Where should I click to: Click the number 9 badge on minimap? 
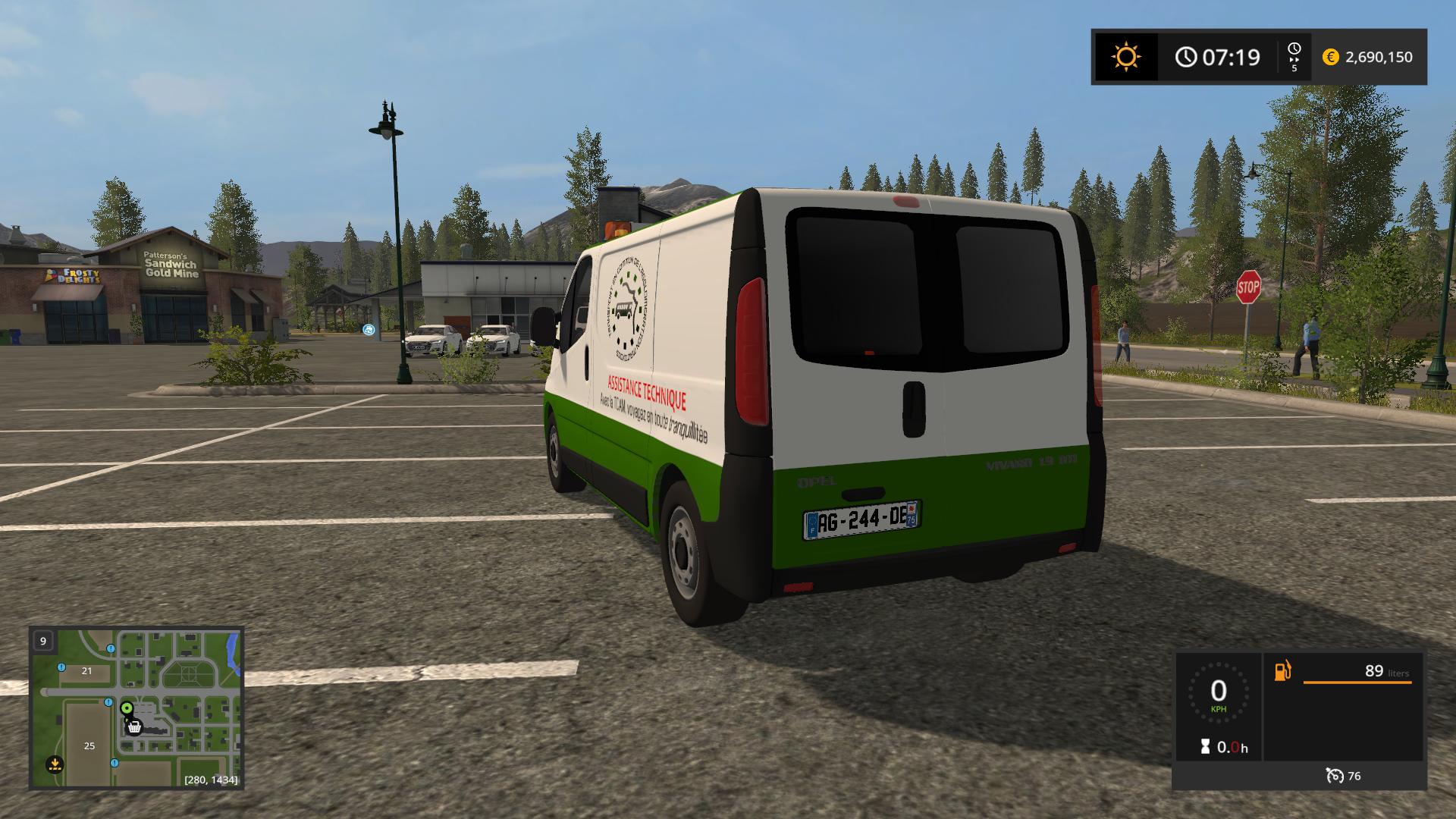pos(43,641)
